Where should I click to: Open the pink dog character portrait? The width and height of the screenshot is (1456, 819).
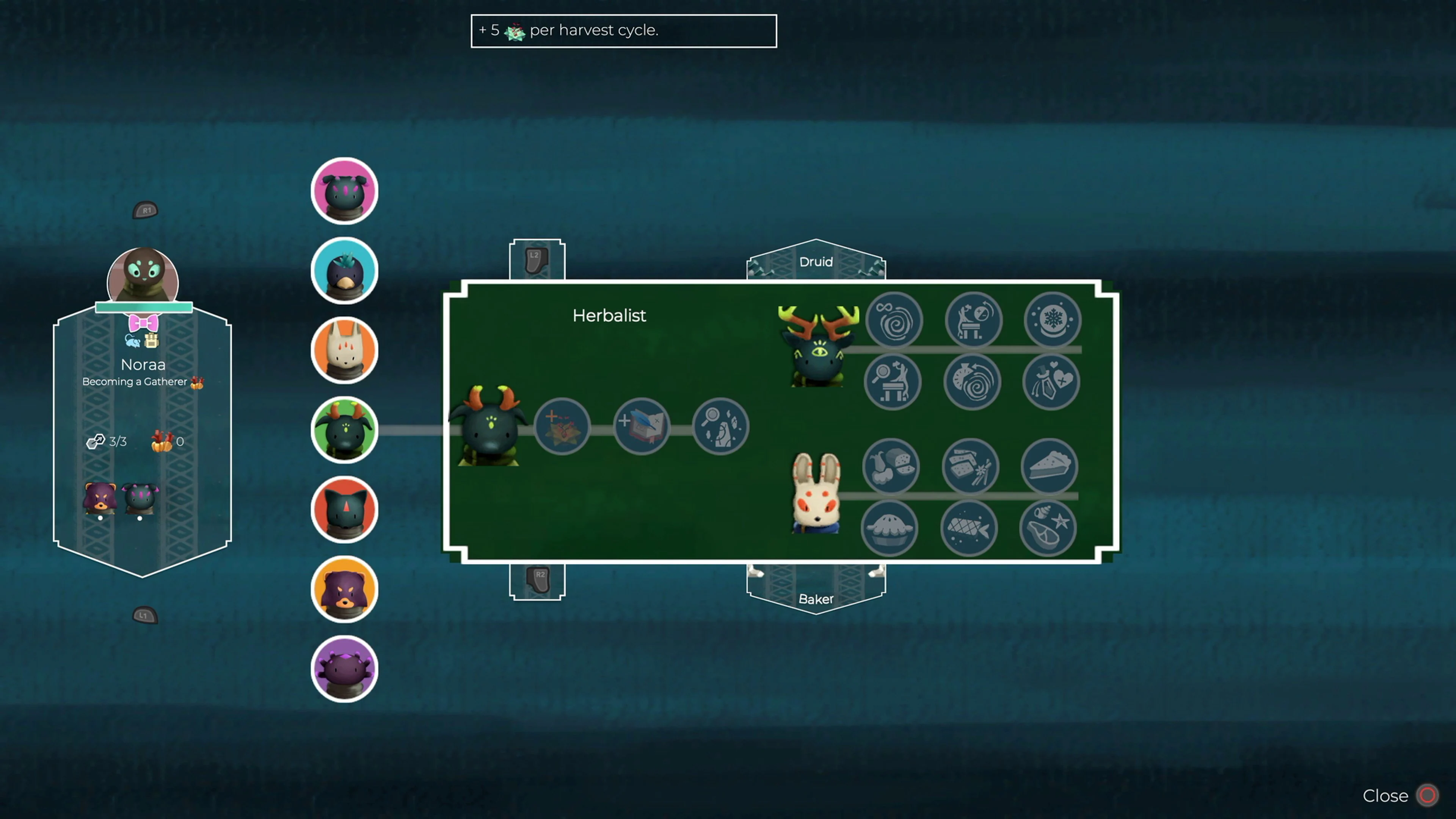point(345,190)
